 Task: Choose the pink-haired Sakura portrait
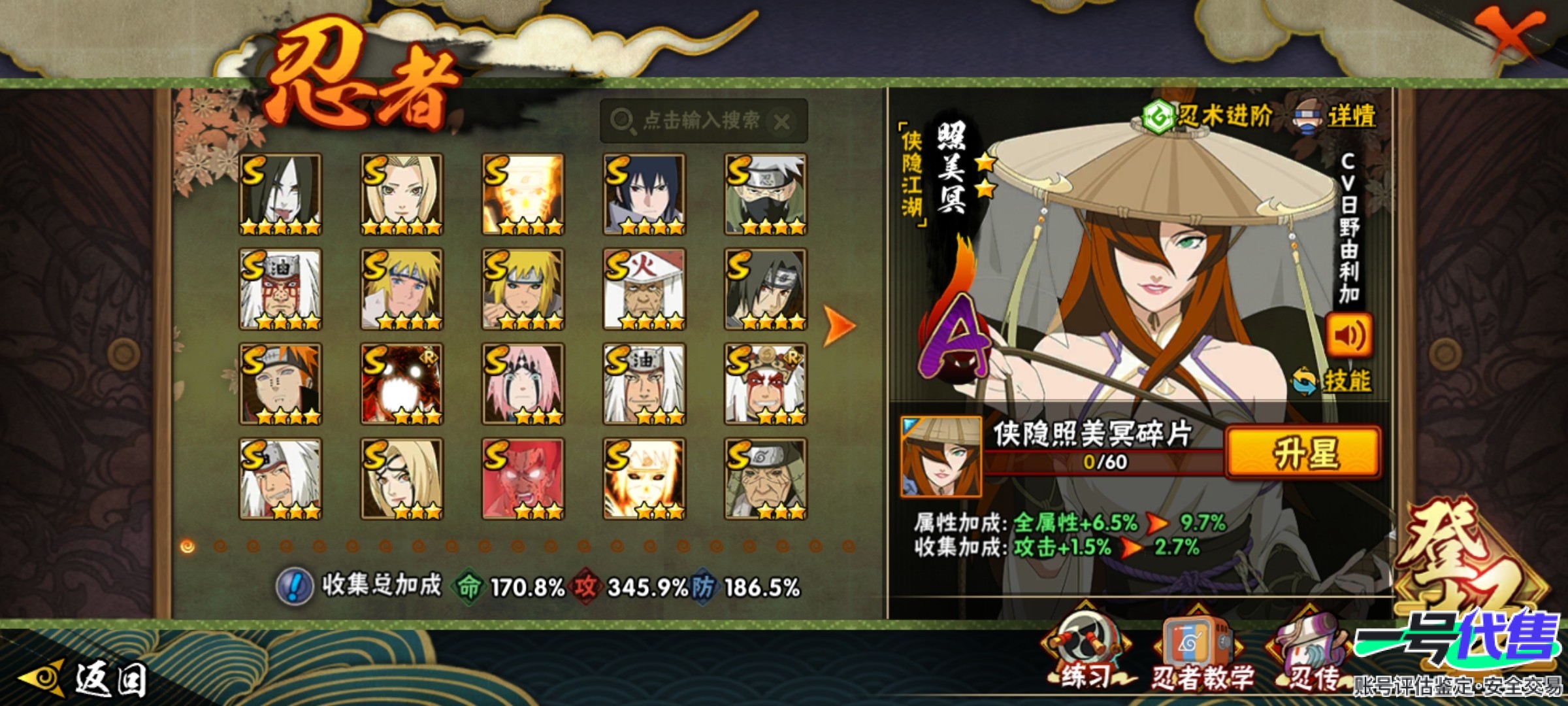[523, 384]
